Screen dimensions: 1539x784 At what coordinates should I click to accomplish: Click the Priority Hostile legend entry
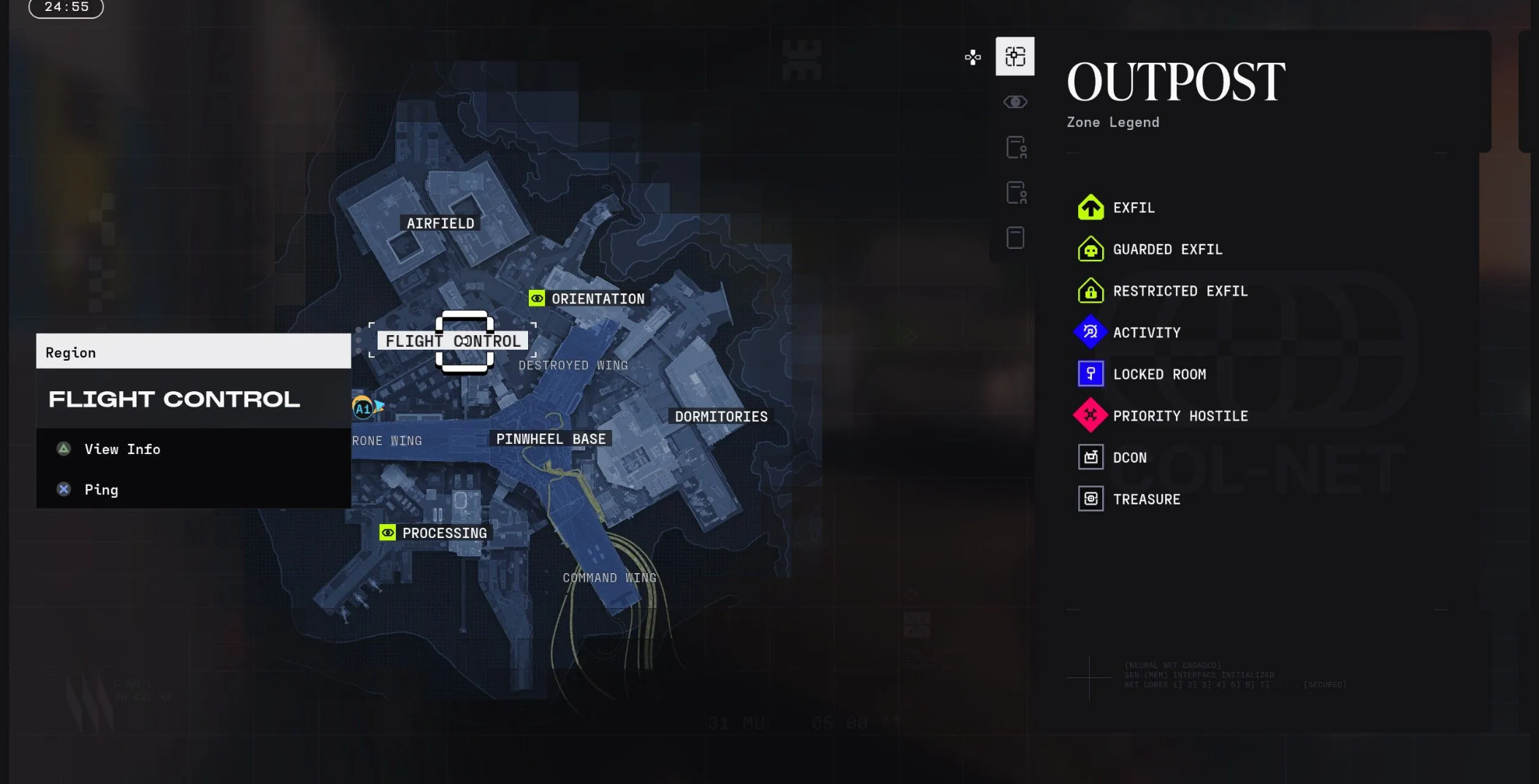(1180, 416)
